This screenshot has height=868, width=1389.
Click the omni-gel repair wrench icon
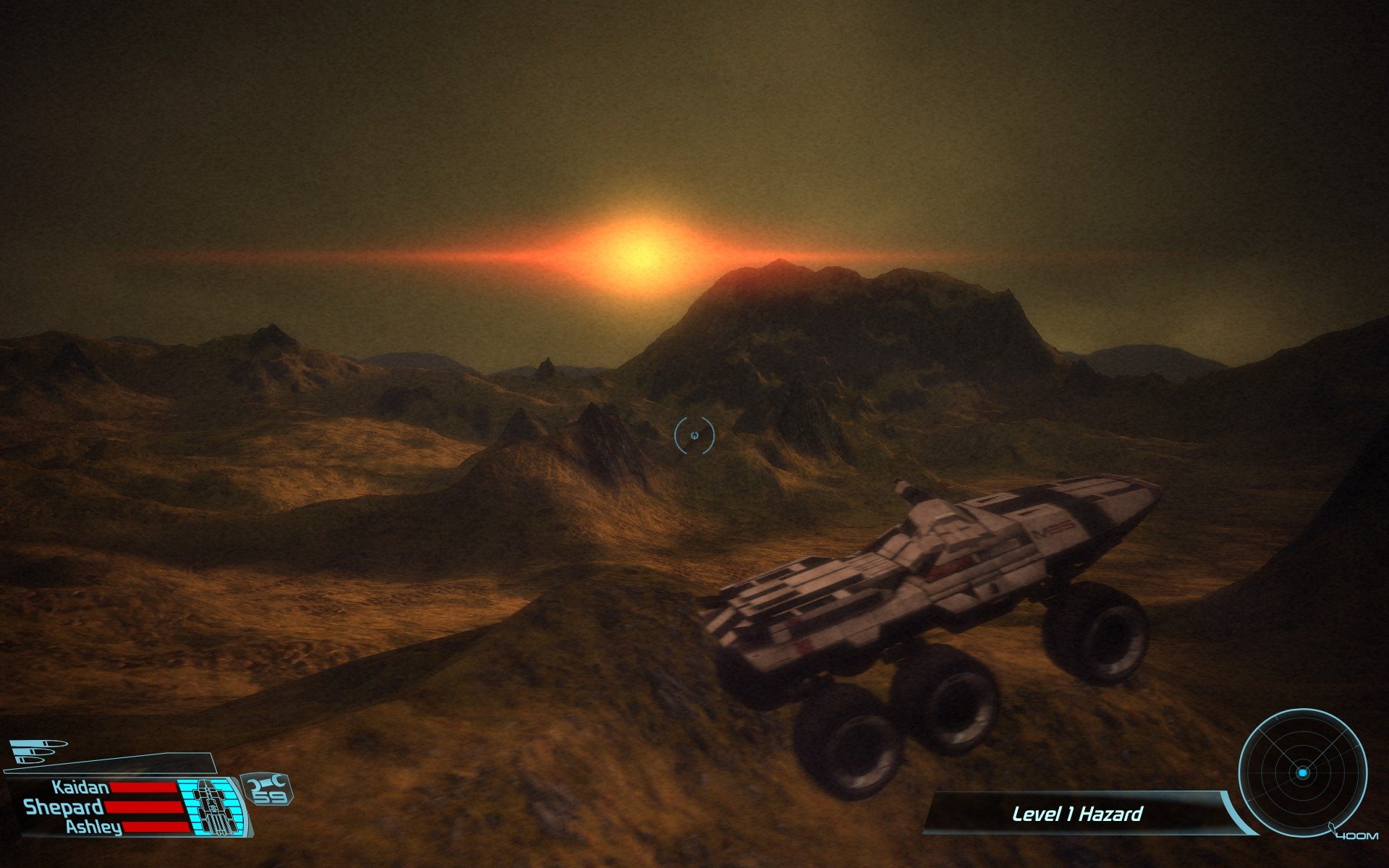tap(267, 782)
